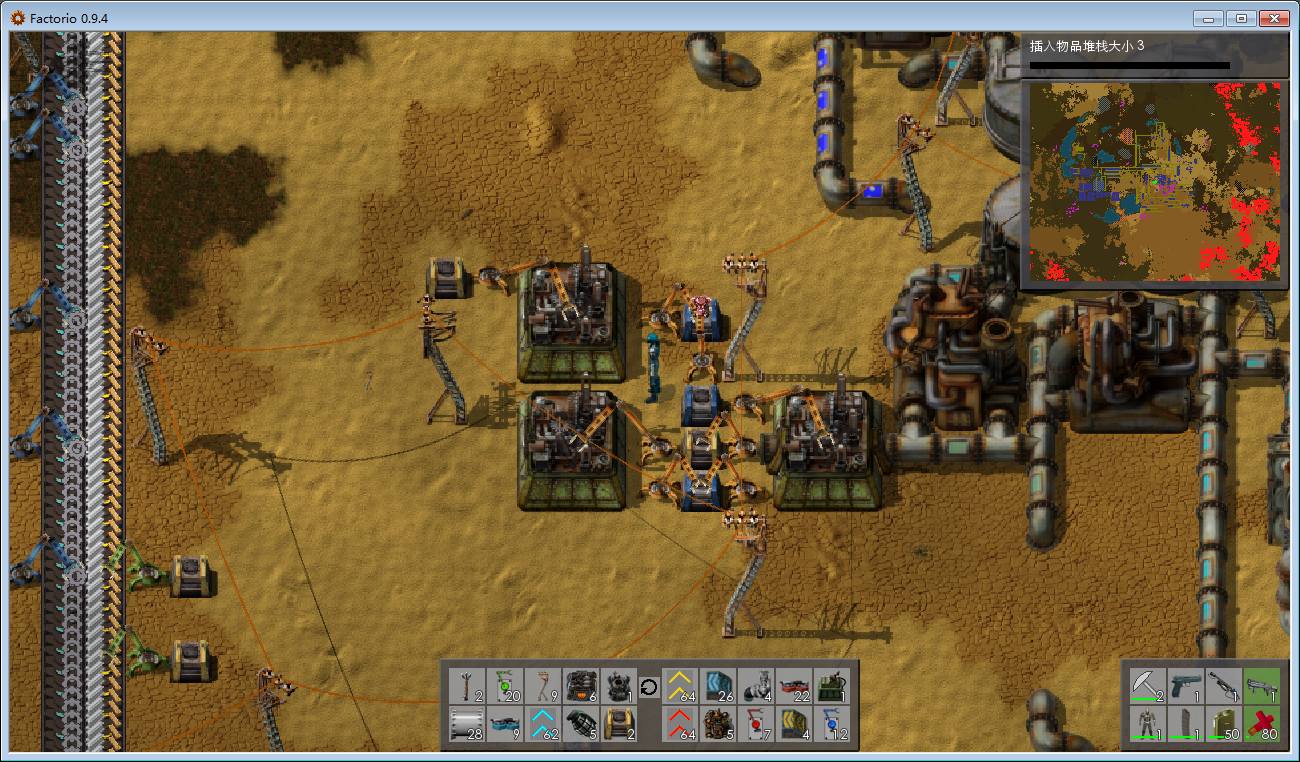Select the red fast transport belt slot
Image resolution: width=1300 pixels, height=762 pixels.
[x=681, y=724]
